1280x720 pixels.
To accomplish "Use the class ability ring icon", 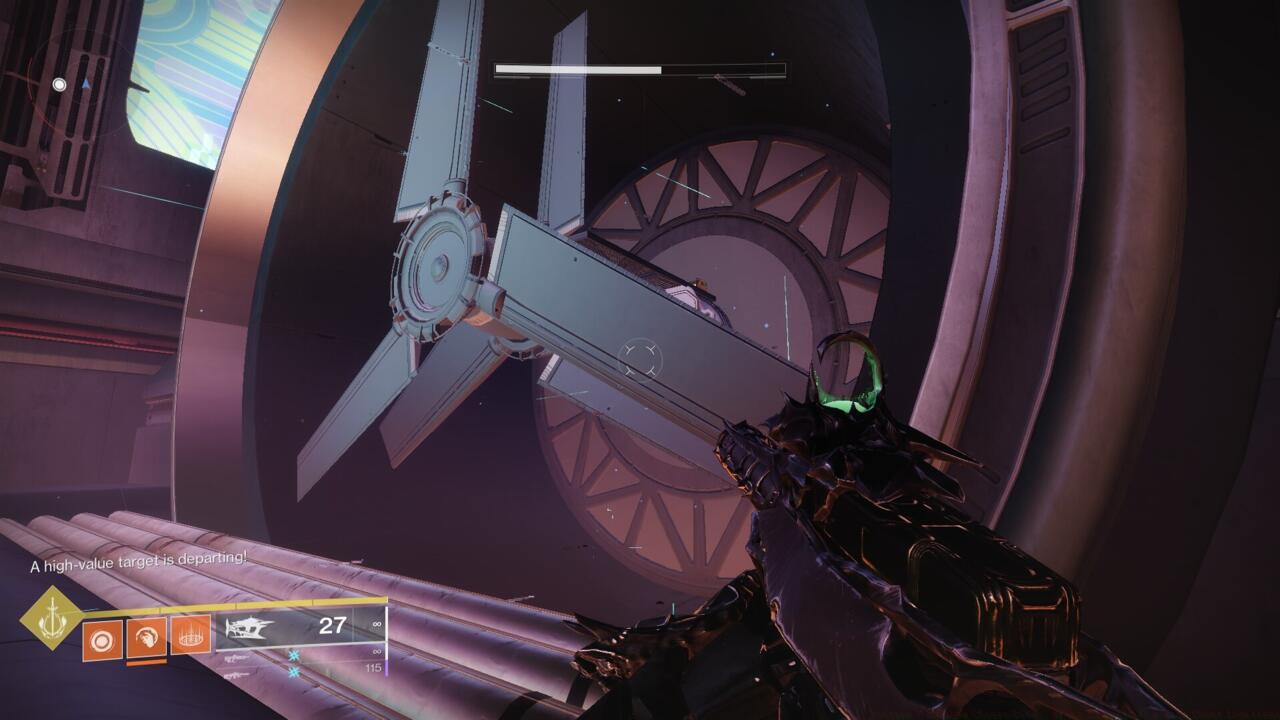I will point(190,635).
